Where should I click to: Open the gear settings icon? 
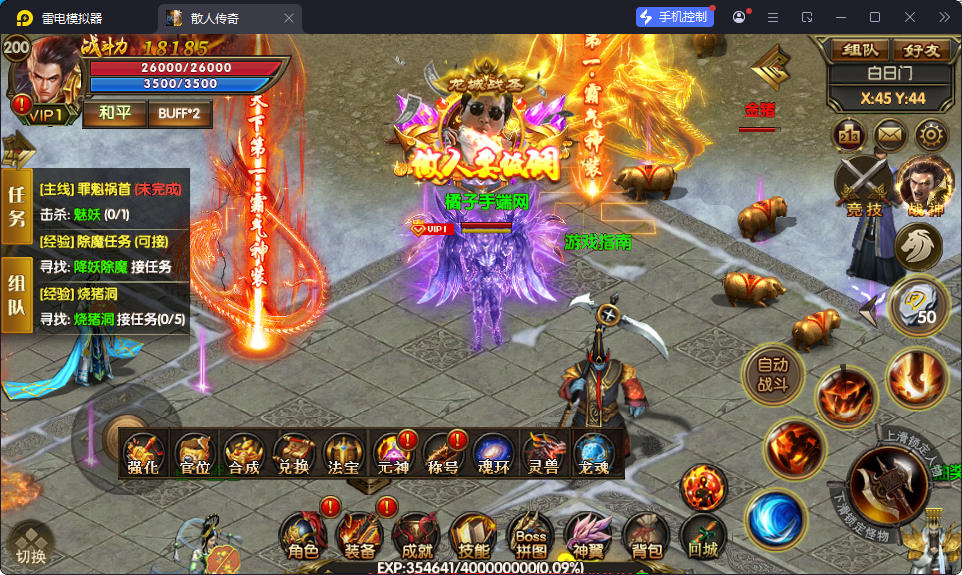(x=931, y=134)
